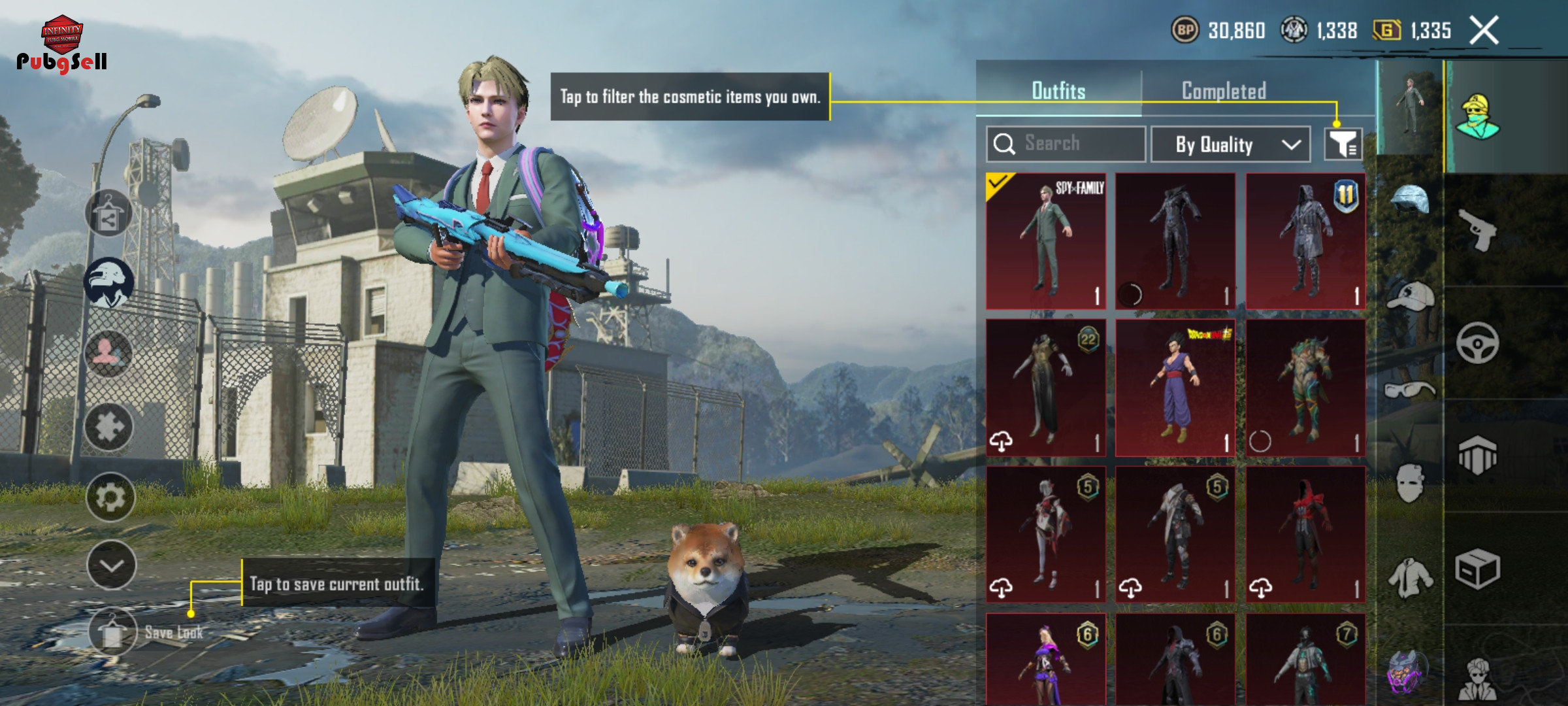
Task: Show the glasses accessory category
Action: pyautogui.click(x=1410, y=390)
